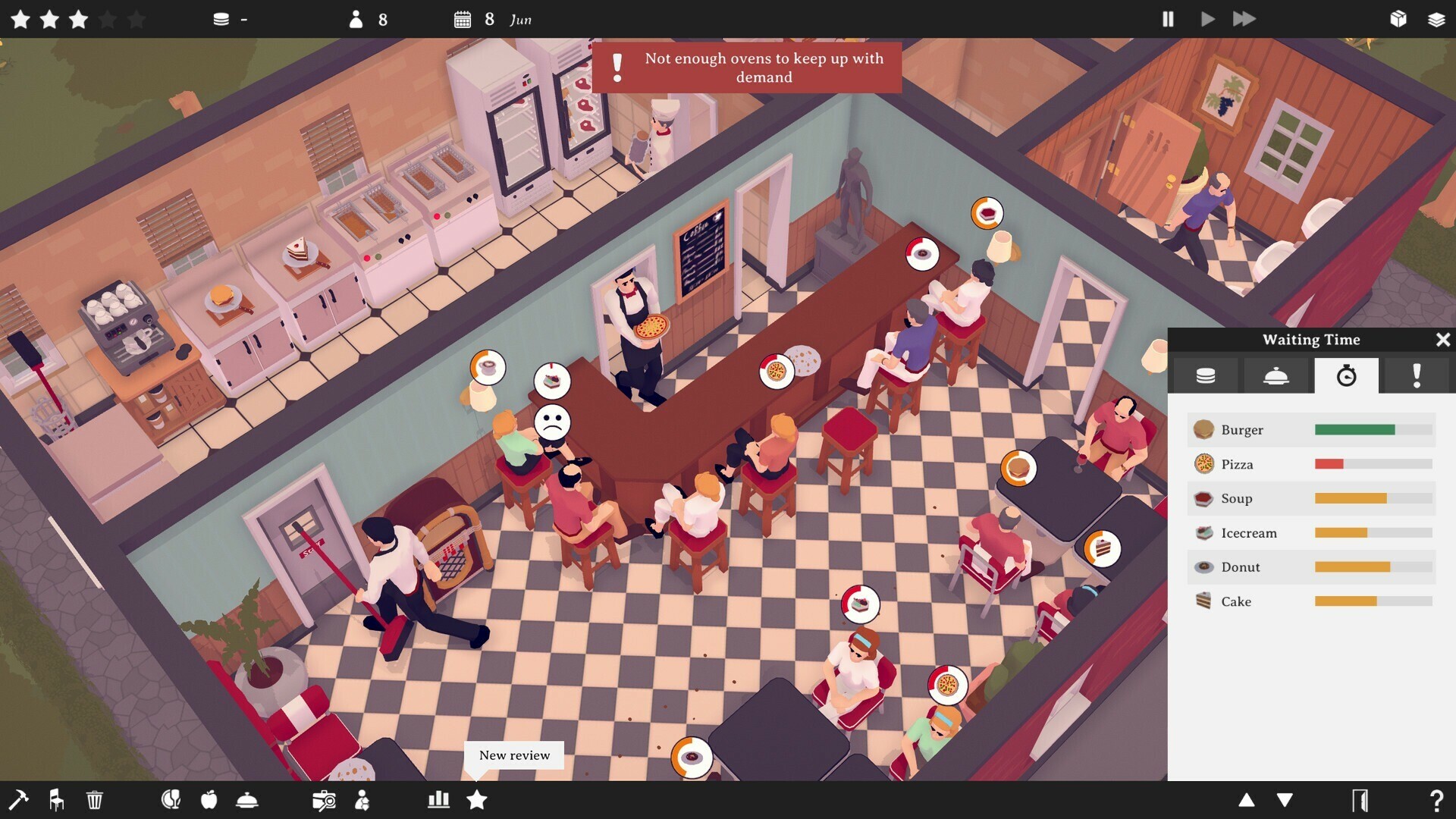The width and height of the screenshot is (1456, 819).
Task: Dismiss the Not enough ovens warning
Action: [x=747, y=68]
